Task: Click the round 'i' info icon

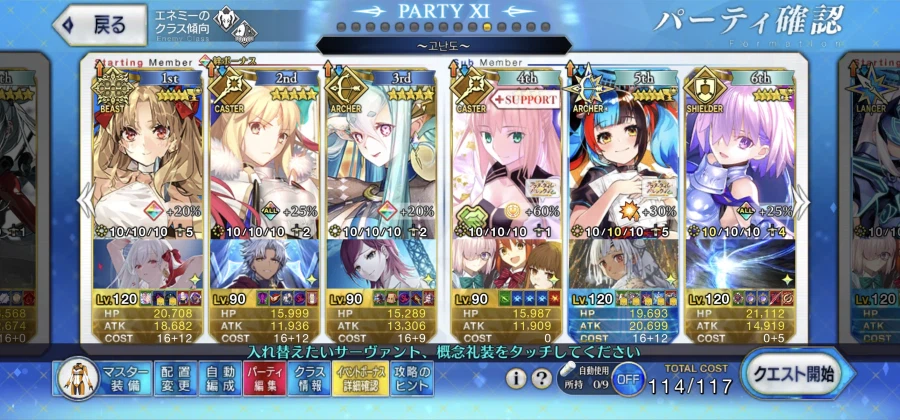Action: click(x=516, y=379)
